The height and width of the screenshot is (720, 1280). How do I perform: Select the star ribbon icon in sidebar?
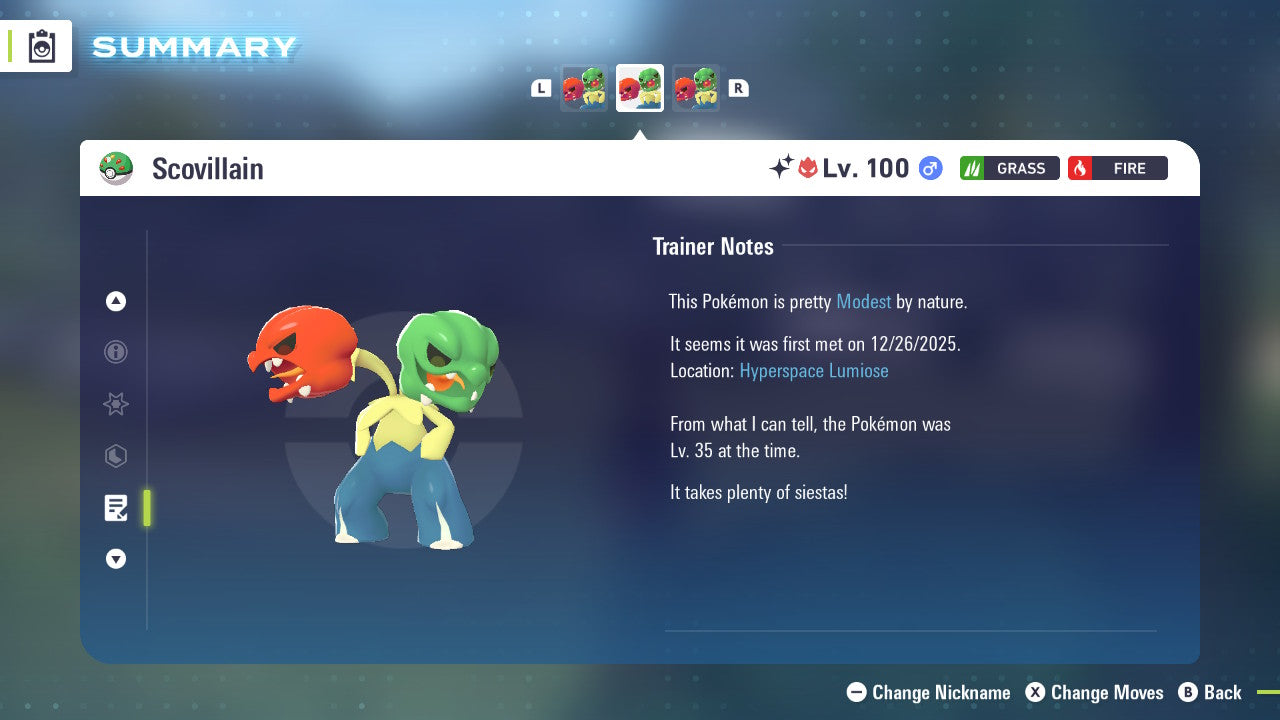[116, 404]
